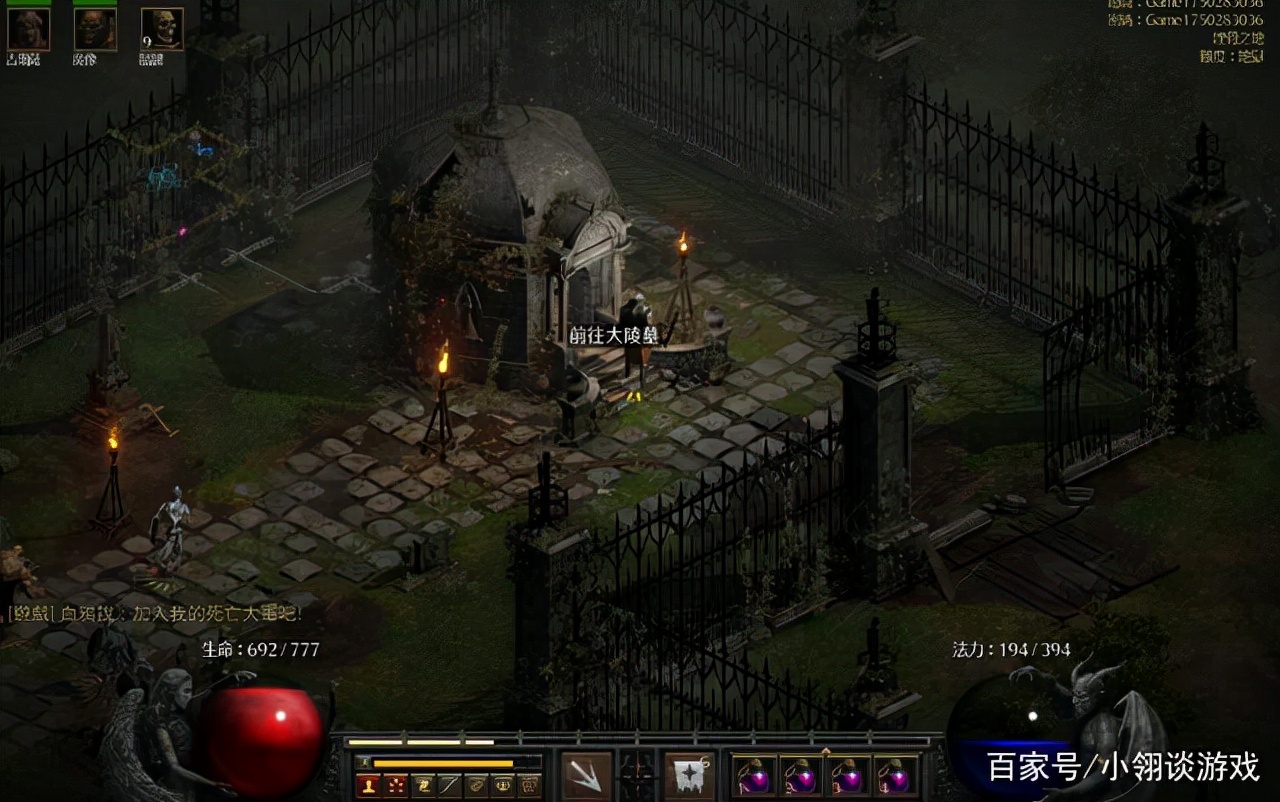Open the skill tree via the red dotted icon
Screen dimensions: 1280x802
[x=397, y=786]
